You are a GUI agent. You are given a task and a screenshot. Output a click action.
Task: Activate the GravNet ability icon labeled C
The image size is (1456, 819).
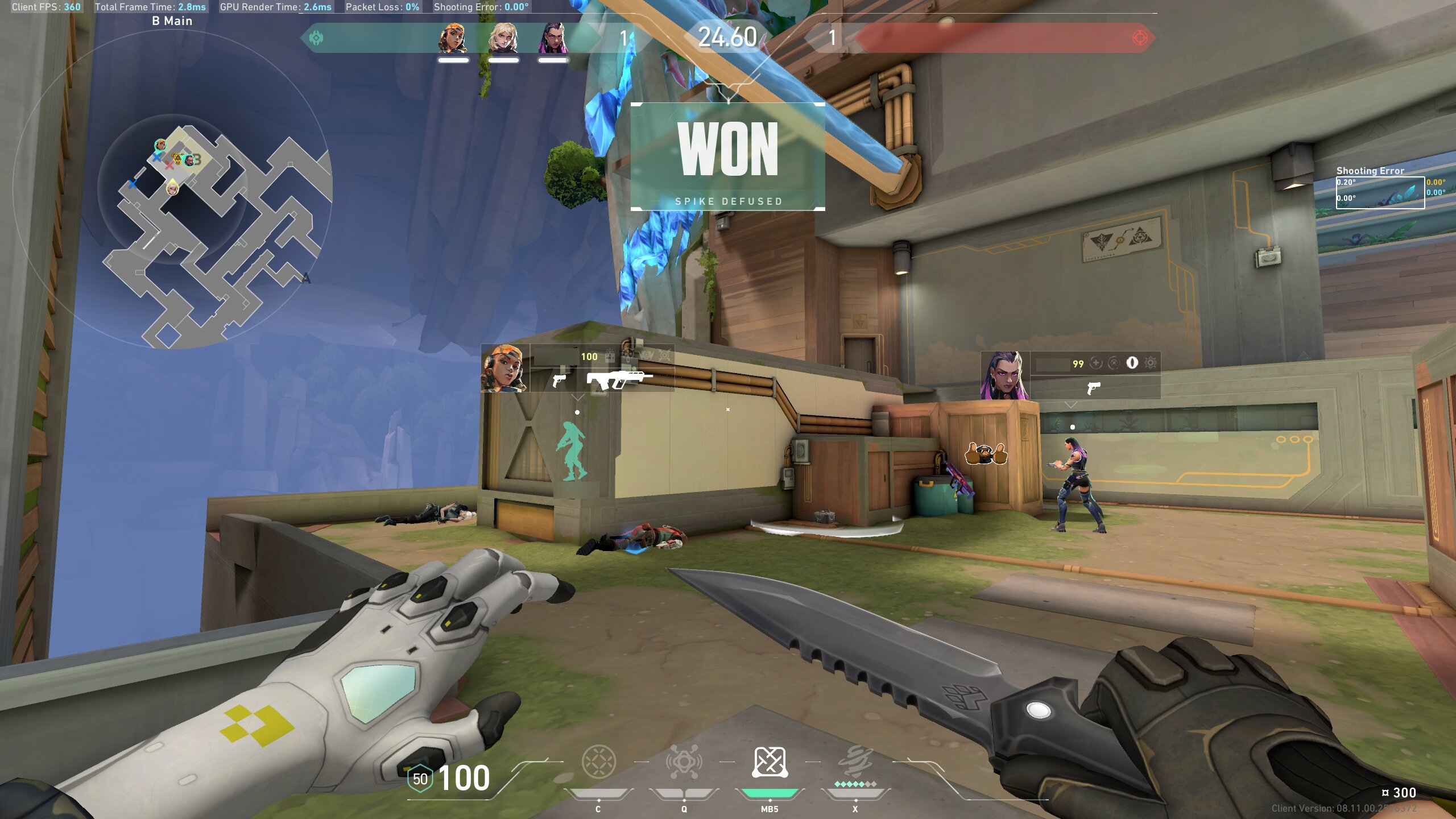[x=598, y=762]
